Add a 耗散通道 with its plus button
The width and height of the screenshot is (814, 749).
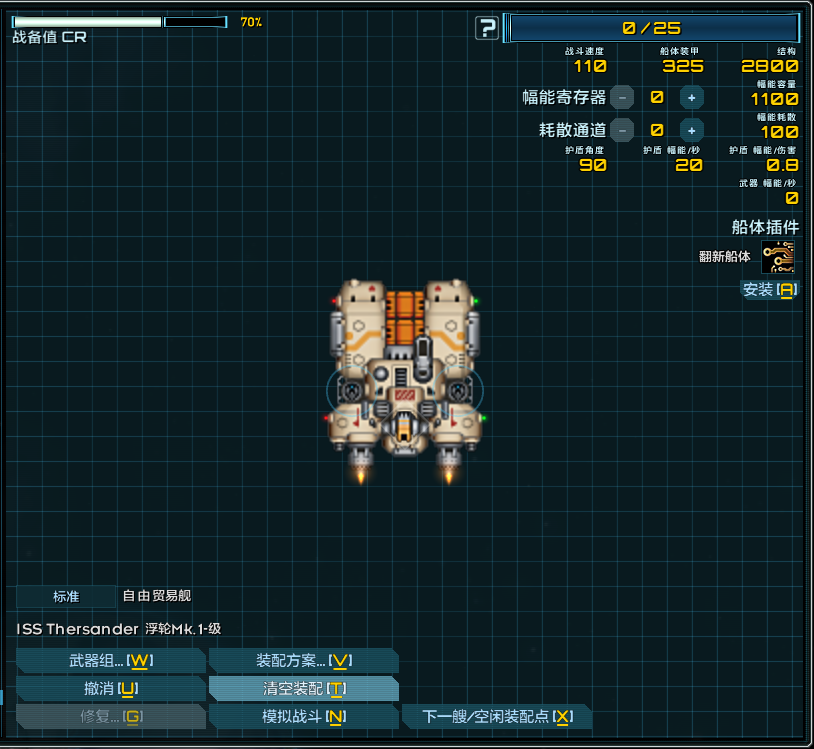pyautogui.click(x=691, y=129)
